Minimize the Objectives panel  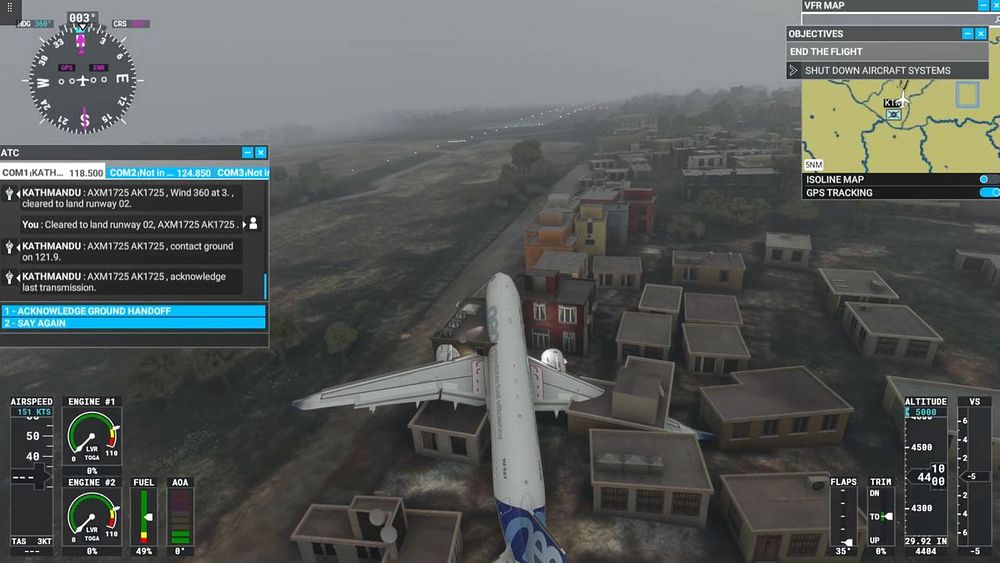pyautogui.click(x=967, y=34)
